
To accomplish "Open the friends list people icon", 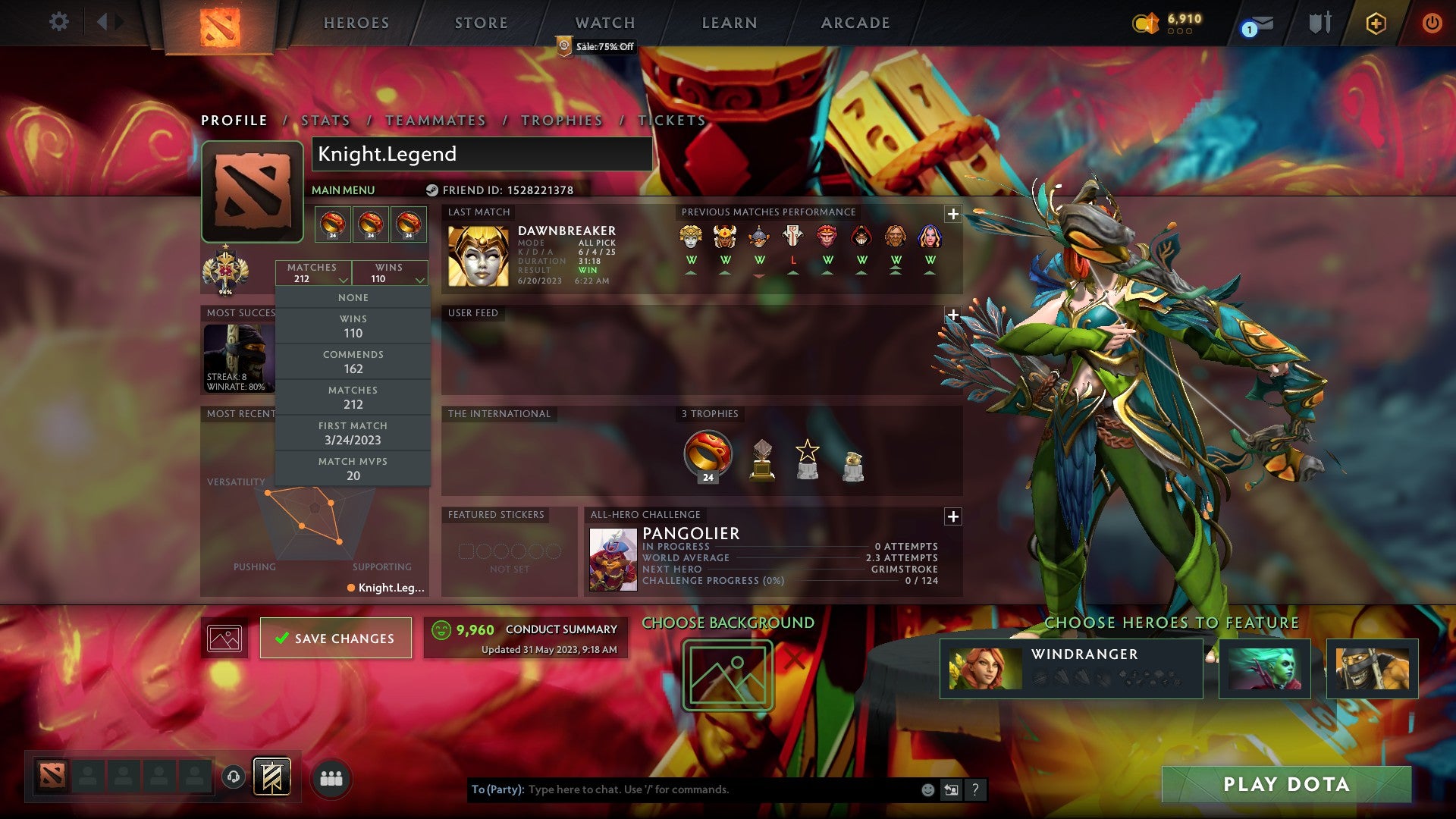I will (x=329, y=777).
